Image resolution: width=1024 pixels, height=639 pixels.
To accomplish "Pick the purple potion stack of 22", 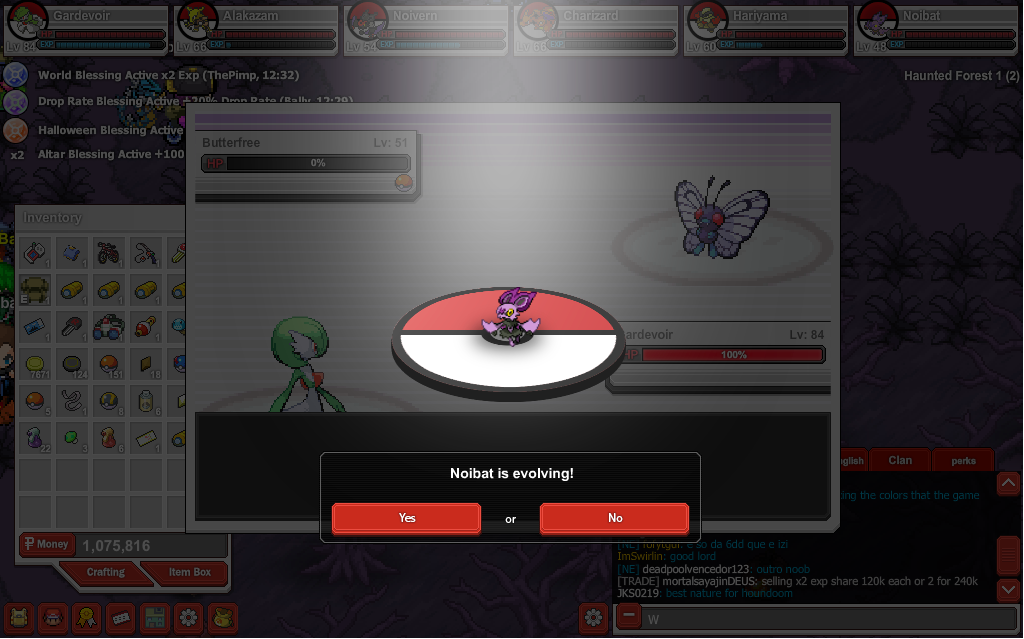I will pyautogui.click(x=35, y=436).
